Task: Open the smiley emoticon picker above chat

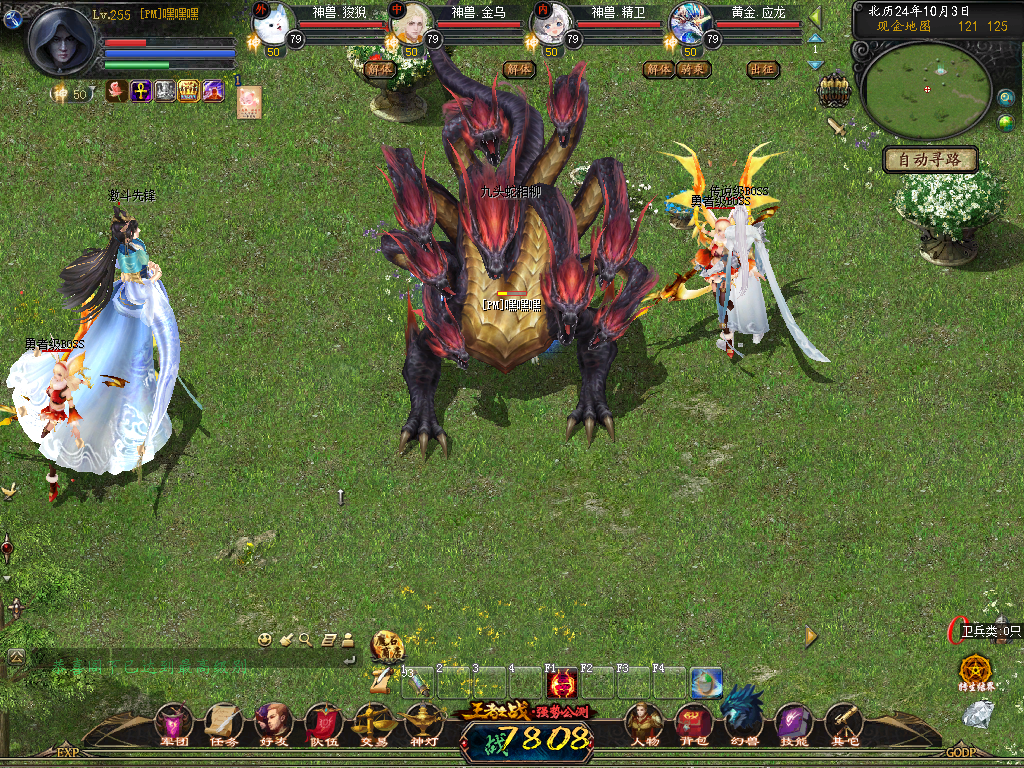Action: click(x=265, y=639)
